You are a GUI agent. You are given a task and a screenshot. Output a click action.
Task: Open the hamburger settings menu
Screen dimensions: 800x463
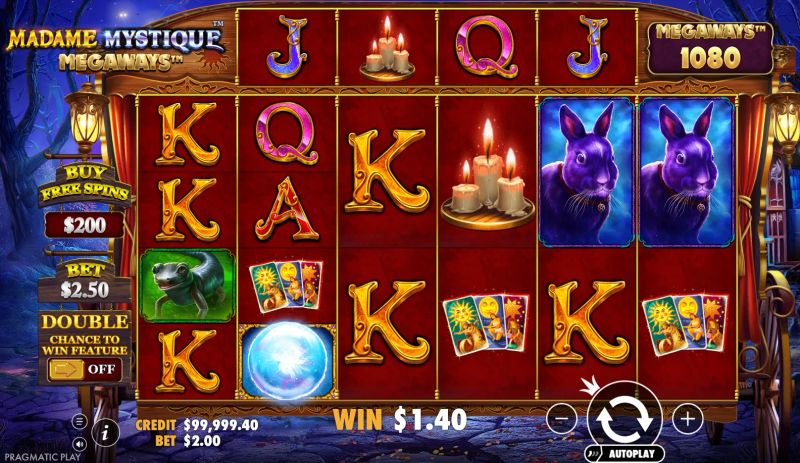pos(80,421)
